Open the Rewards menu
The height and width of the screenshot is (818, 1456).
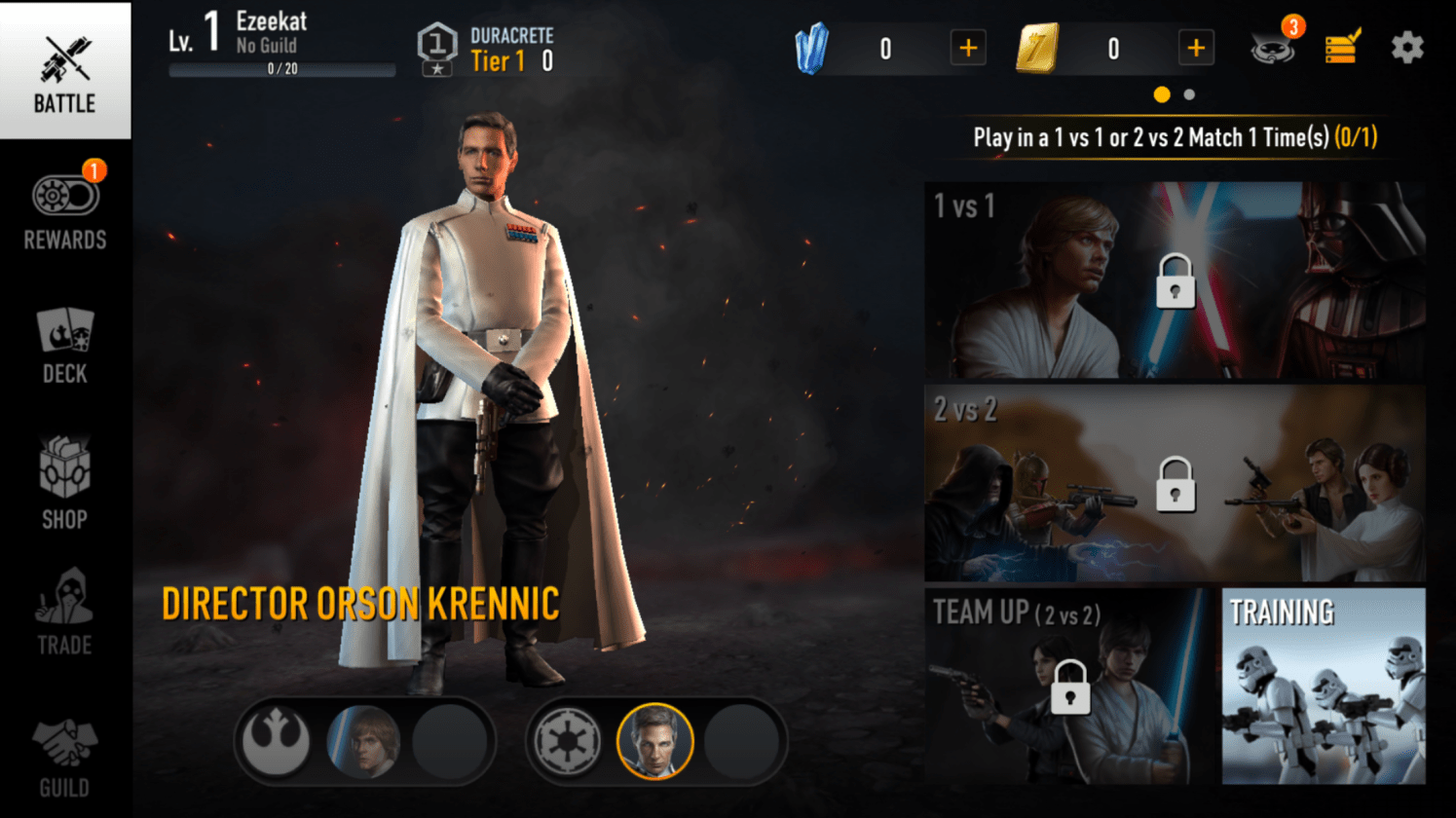click(x=65, y=208)
